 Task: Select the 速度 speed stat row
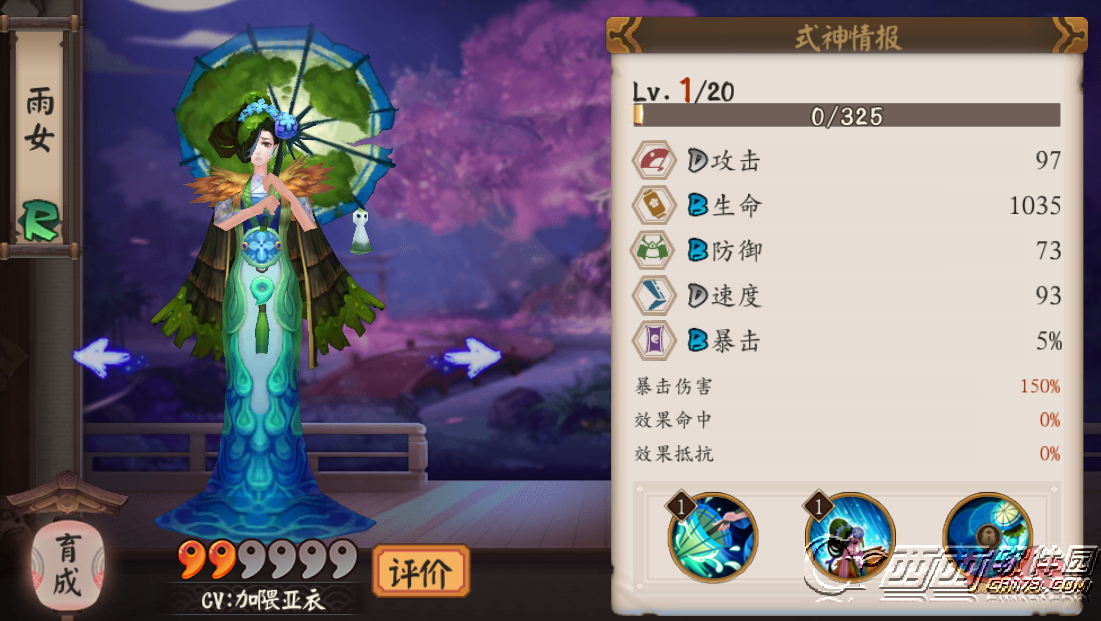[847, 295]
